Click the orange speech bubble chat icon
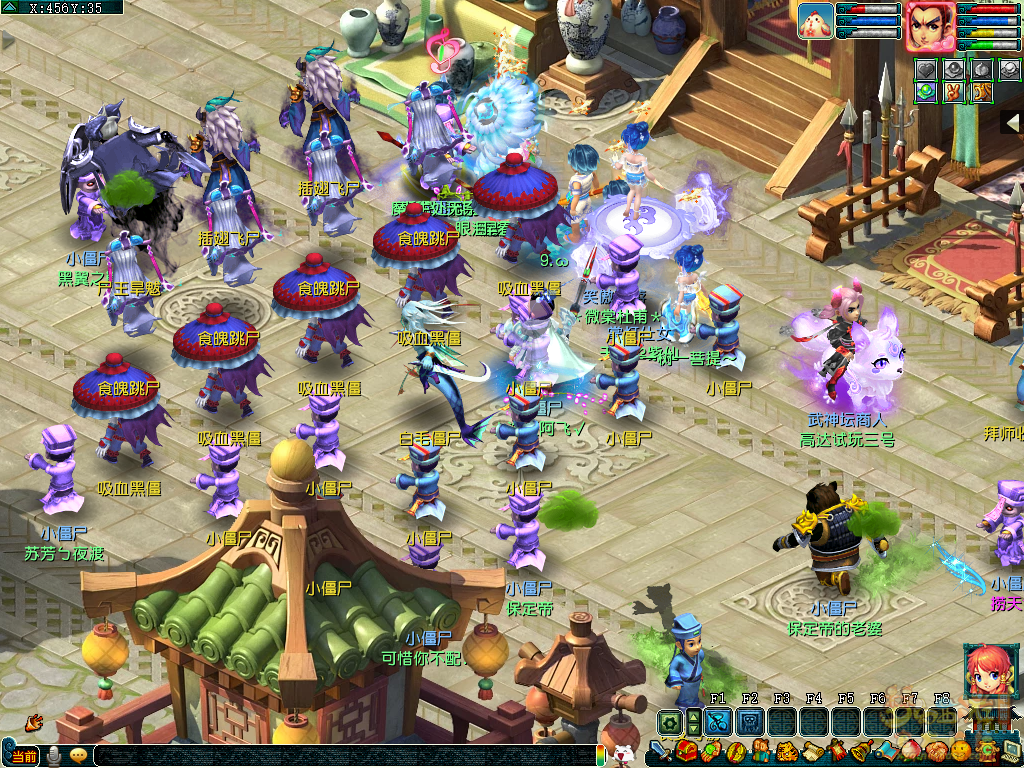The width and height of the screenshot is (1024, 768). tap(78, 757)
